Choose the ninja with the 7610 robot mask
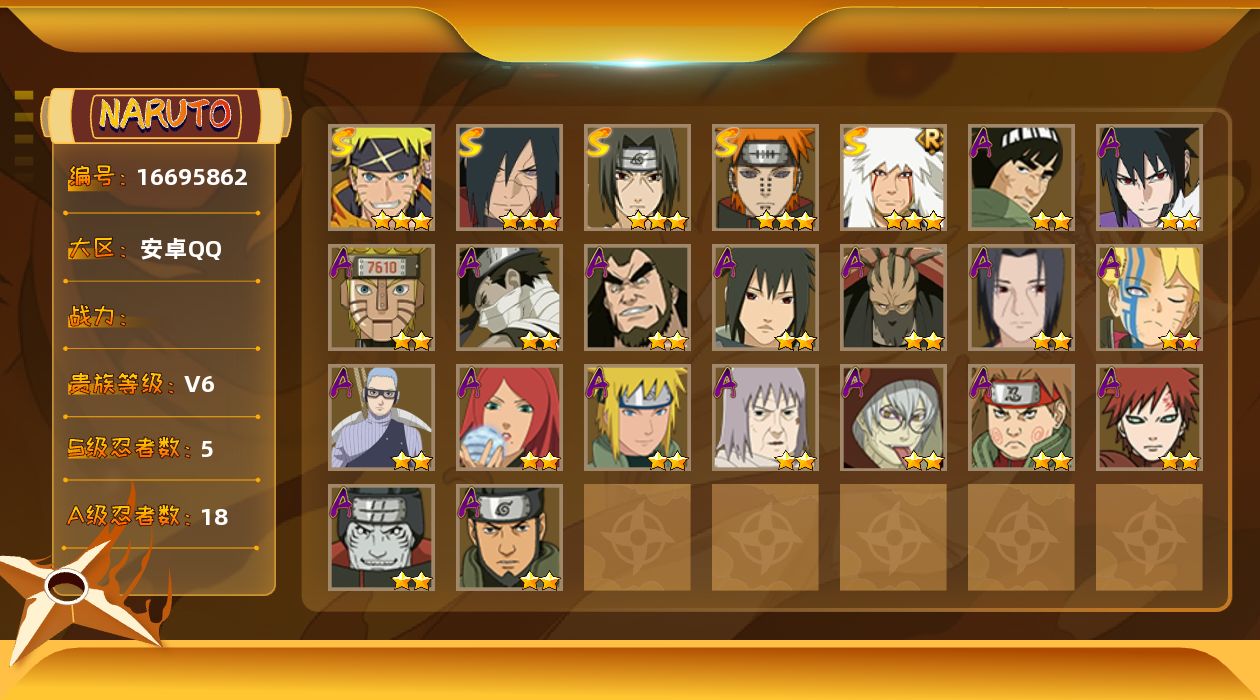The image size is (1260, 700). (381, 298)
